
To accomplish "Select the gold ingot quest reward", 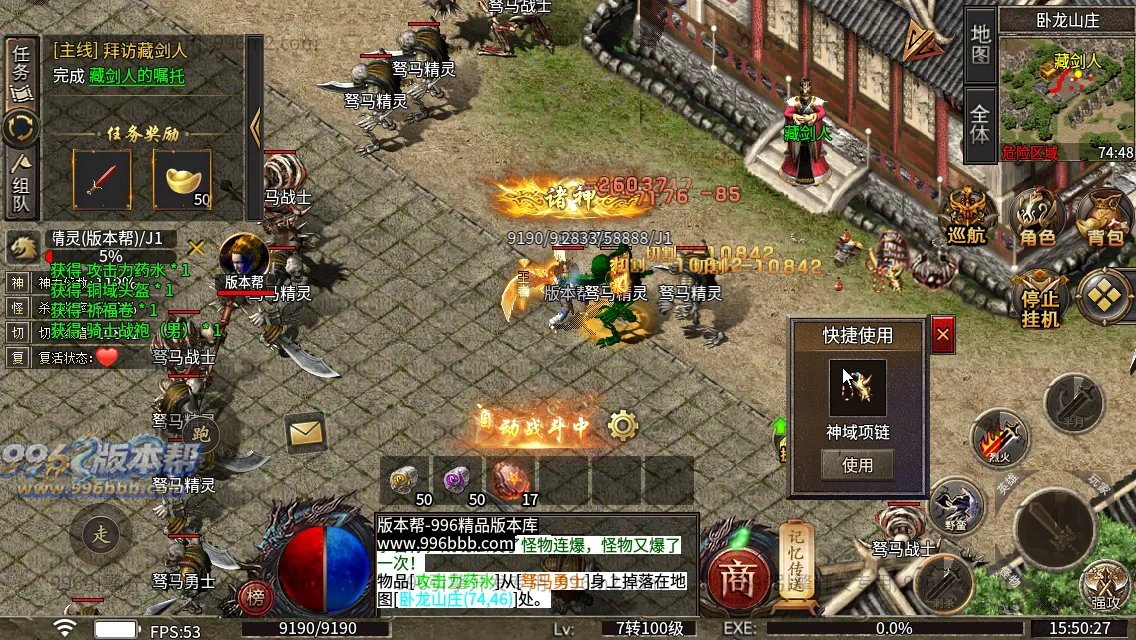I will click(x=182, y=180).
